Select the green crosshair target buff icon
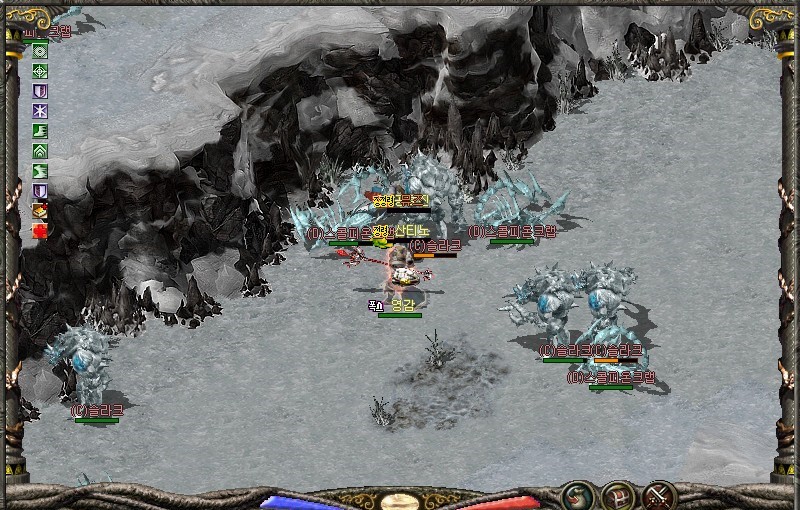800x510 pixels. [x=40, y=71]
